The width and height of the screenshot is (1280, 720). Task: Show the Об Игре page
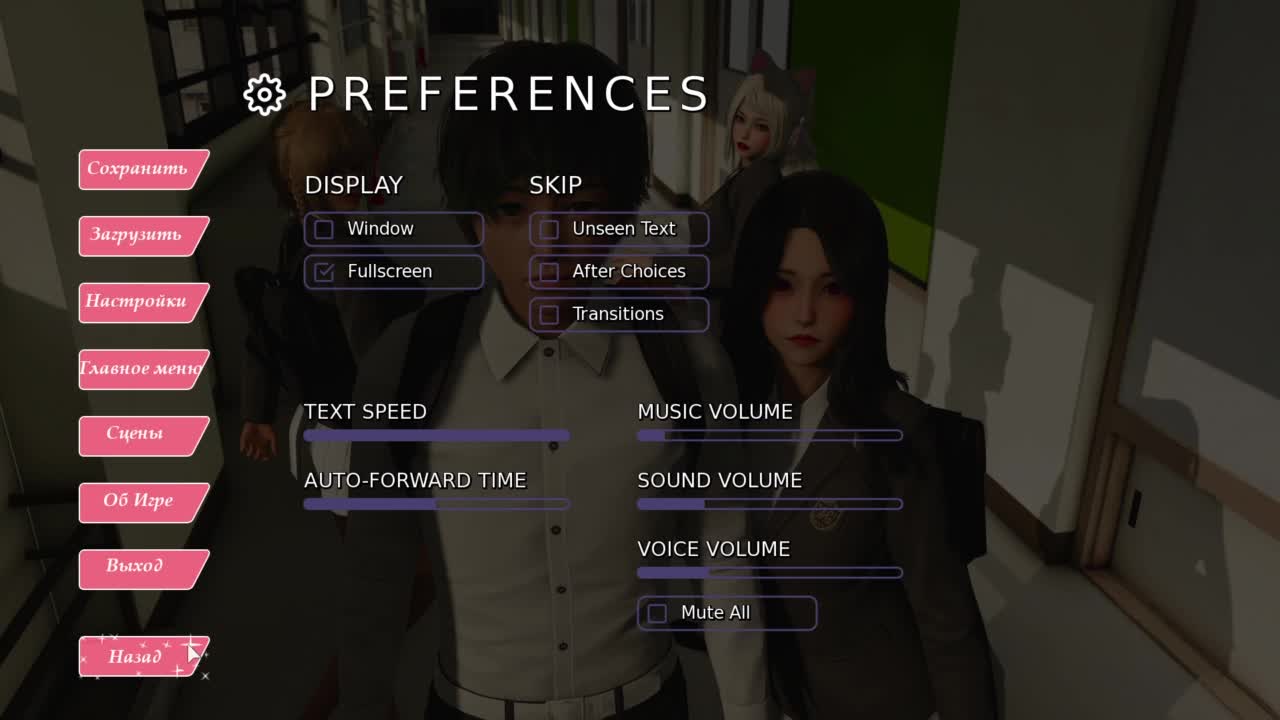point(138,501)
